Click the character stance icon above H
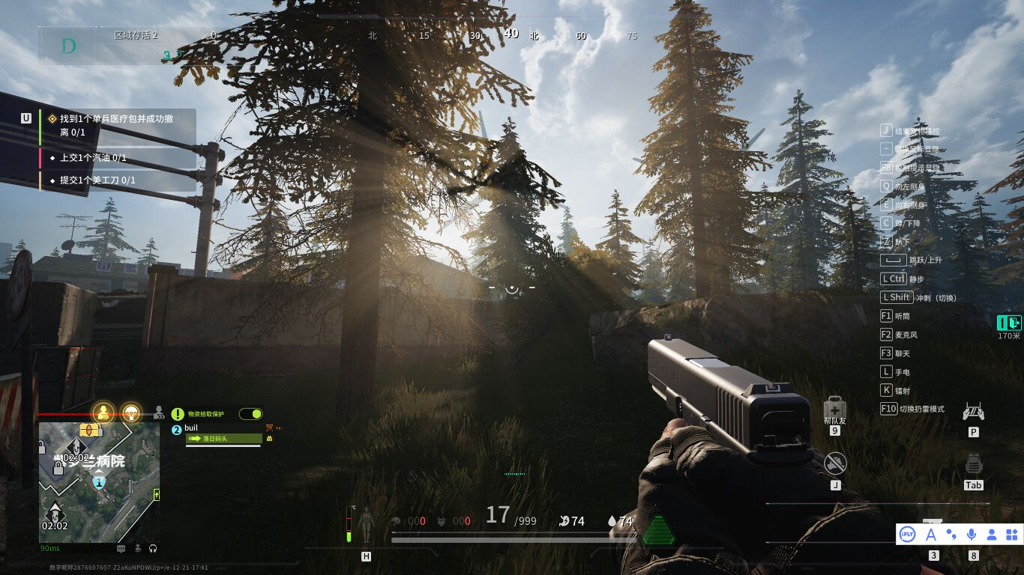 click(366, 523)
